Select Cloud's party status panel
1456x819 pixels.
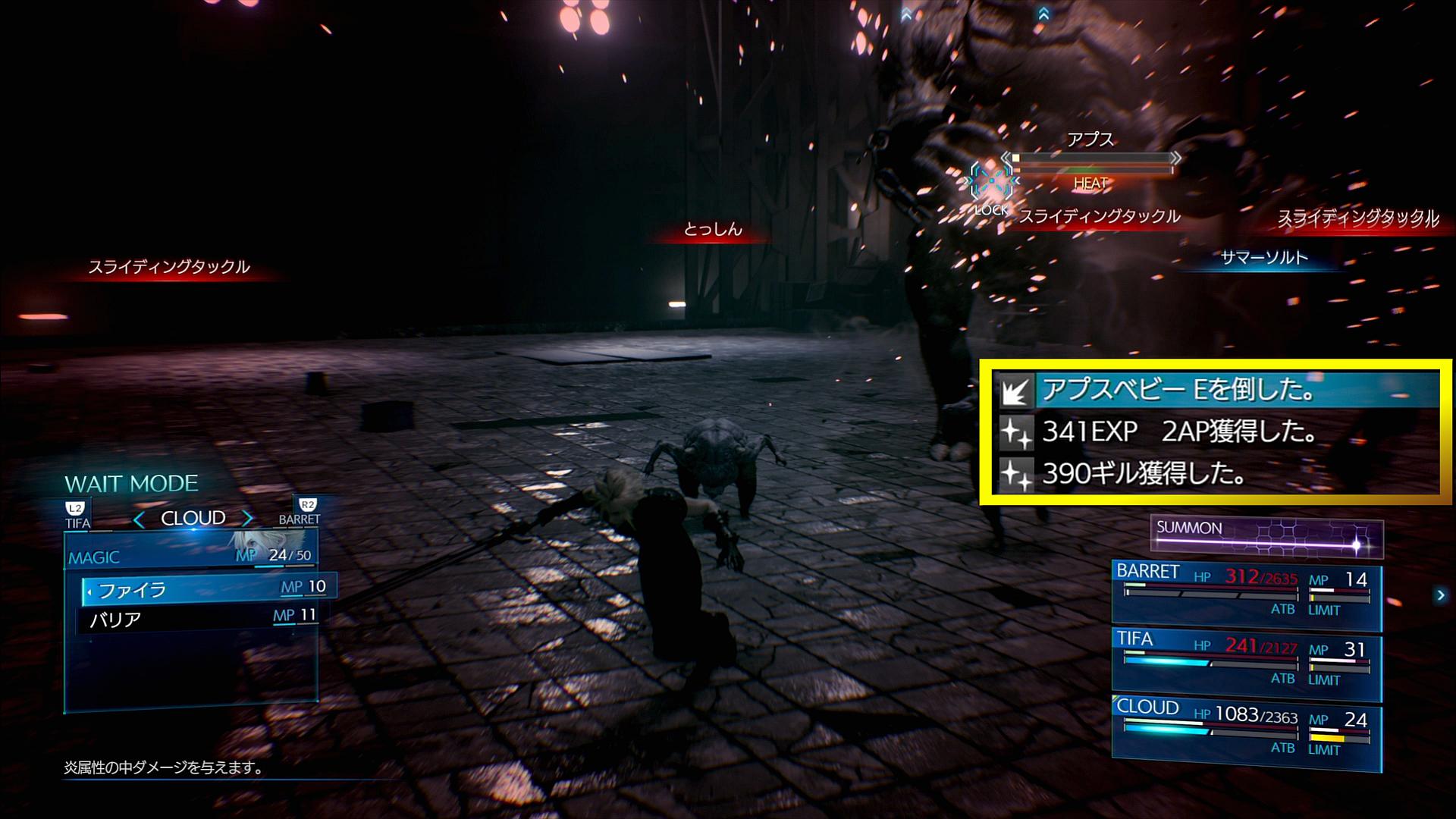tap(1246, 733)
